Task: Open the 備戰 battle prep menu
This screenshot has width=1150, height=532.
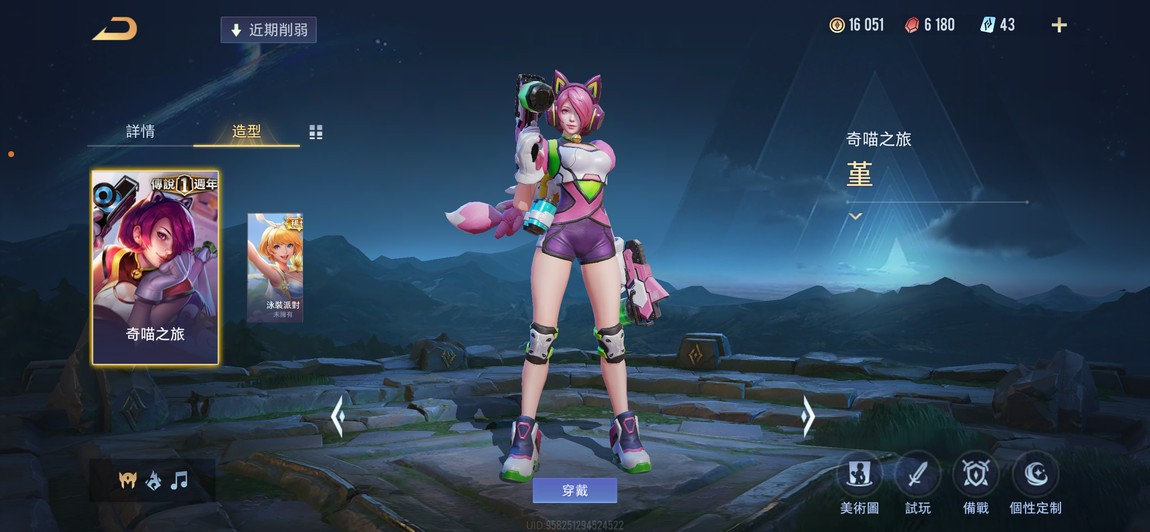Action: (976, 482)
